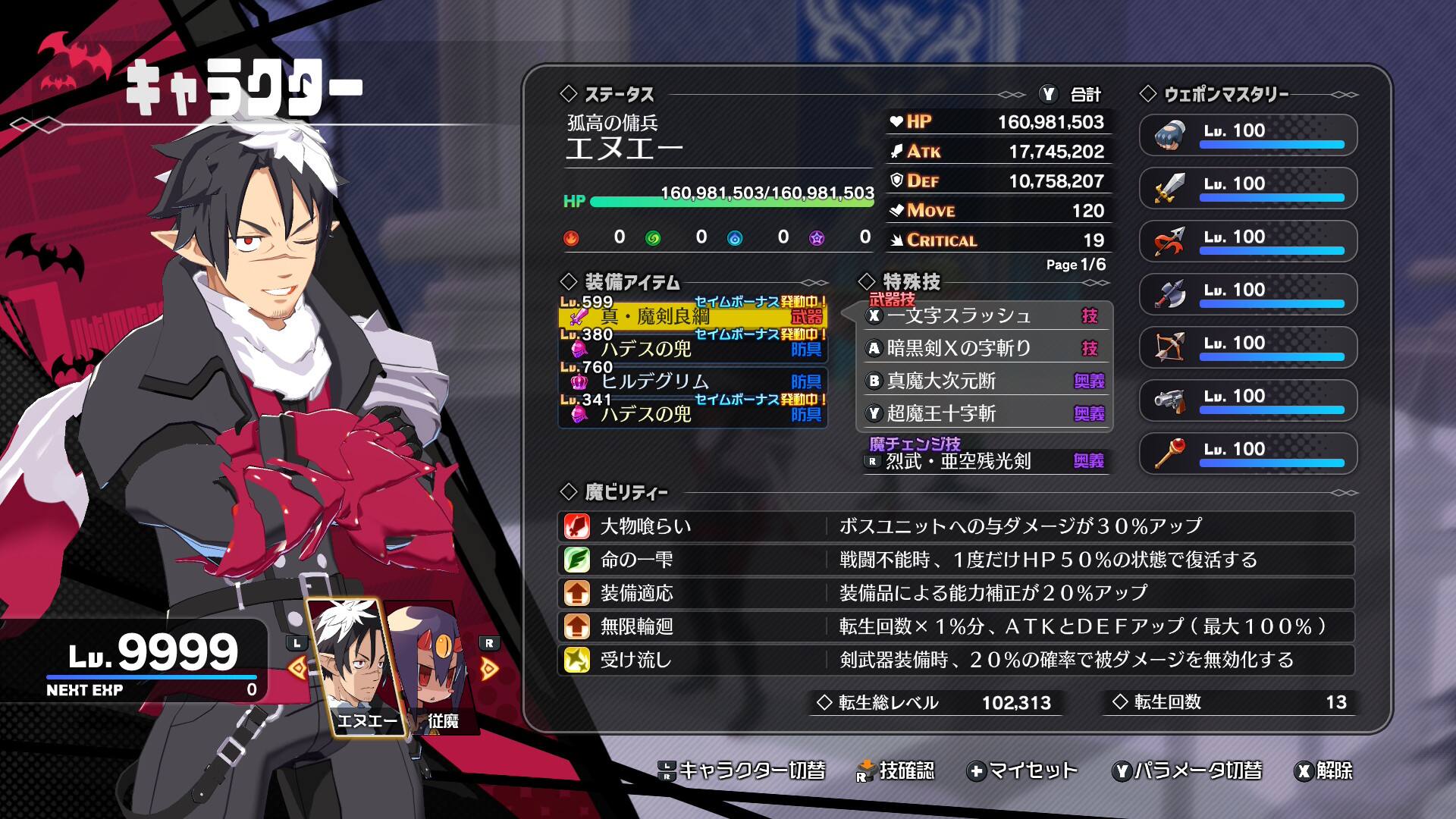Select the 真魔大次元断 skill

point(986,381)
